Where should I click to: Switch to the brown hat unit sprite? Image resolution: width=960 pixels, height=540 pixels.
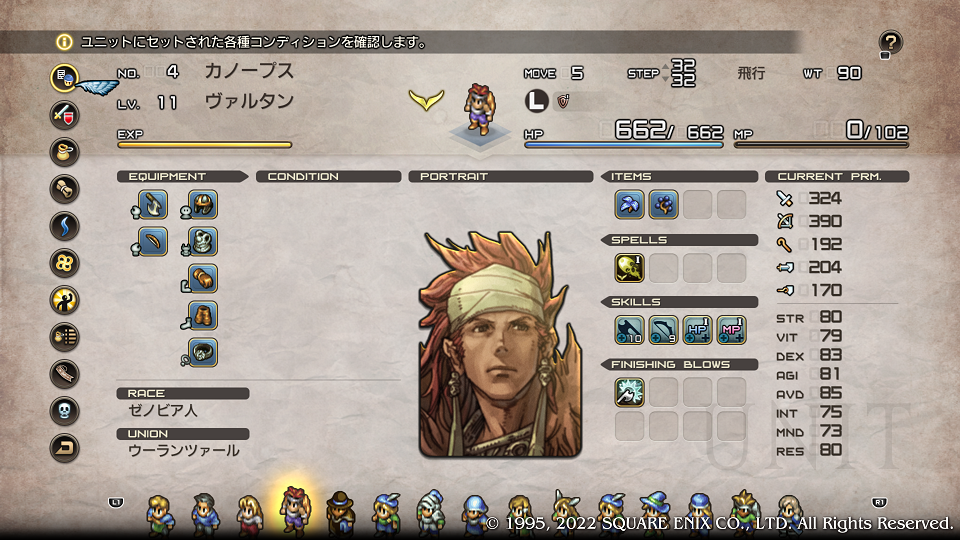click(x=339, y=511)
